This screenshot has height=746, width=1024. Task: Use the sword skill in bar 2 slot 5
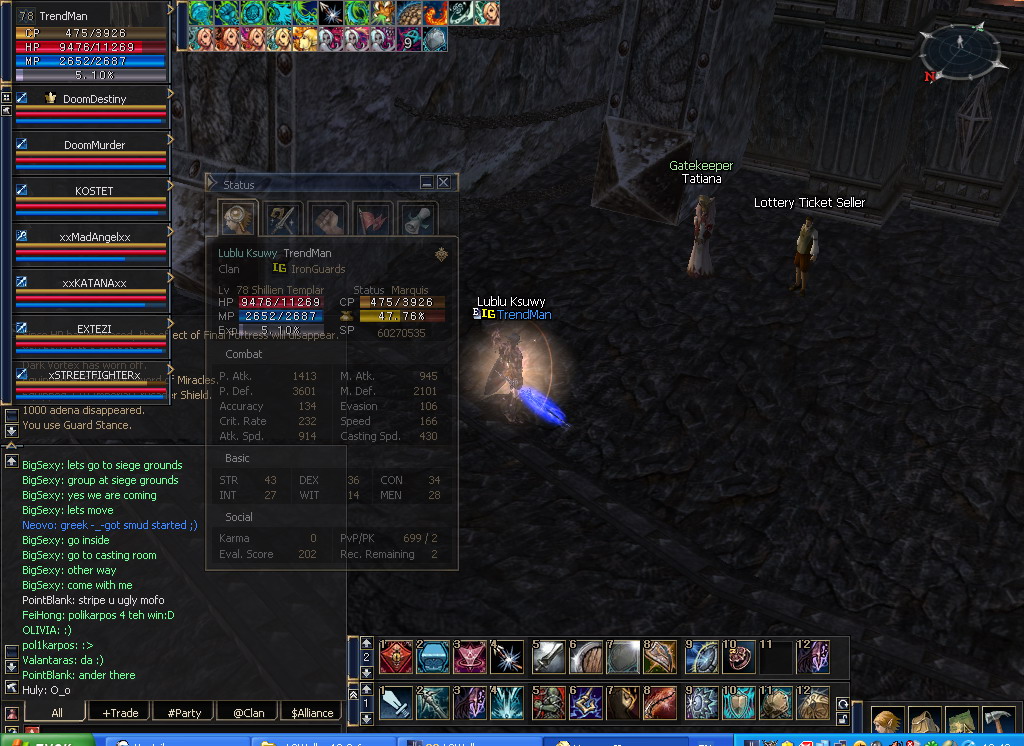click(551, 657)
